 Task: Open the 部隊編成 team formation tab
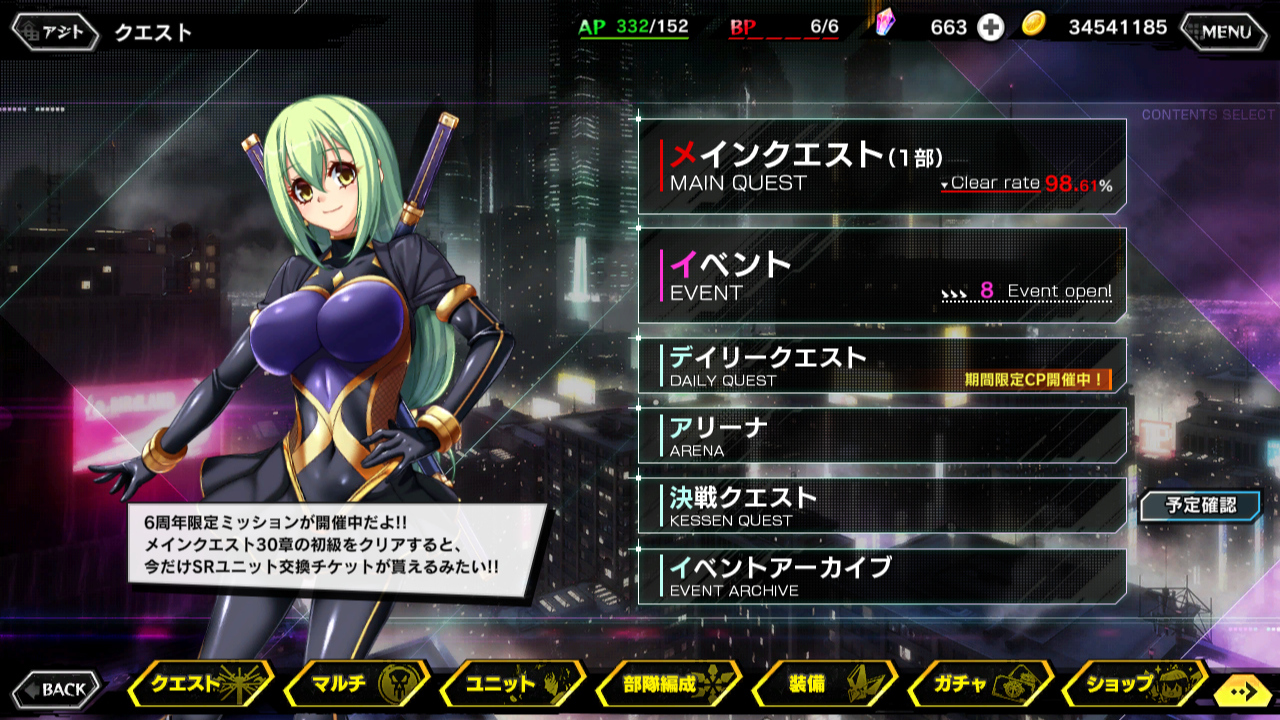click(667, 685)
